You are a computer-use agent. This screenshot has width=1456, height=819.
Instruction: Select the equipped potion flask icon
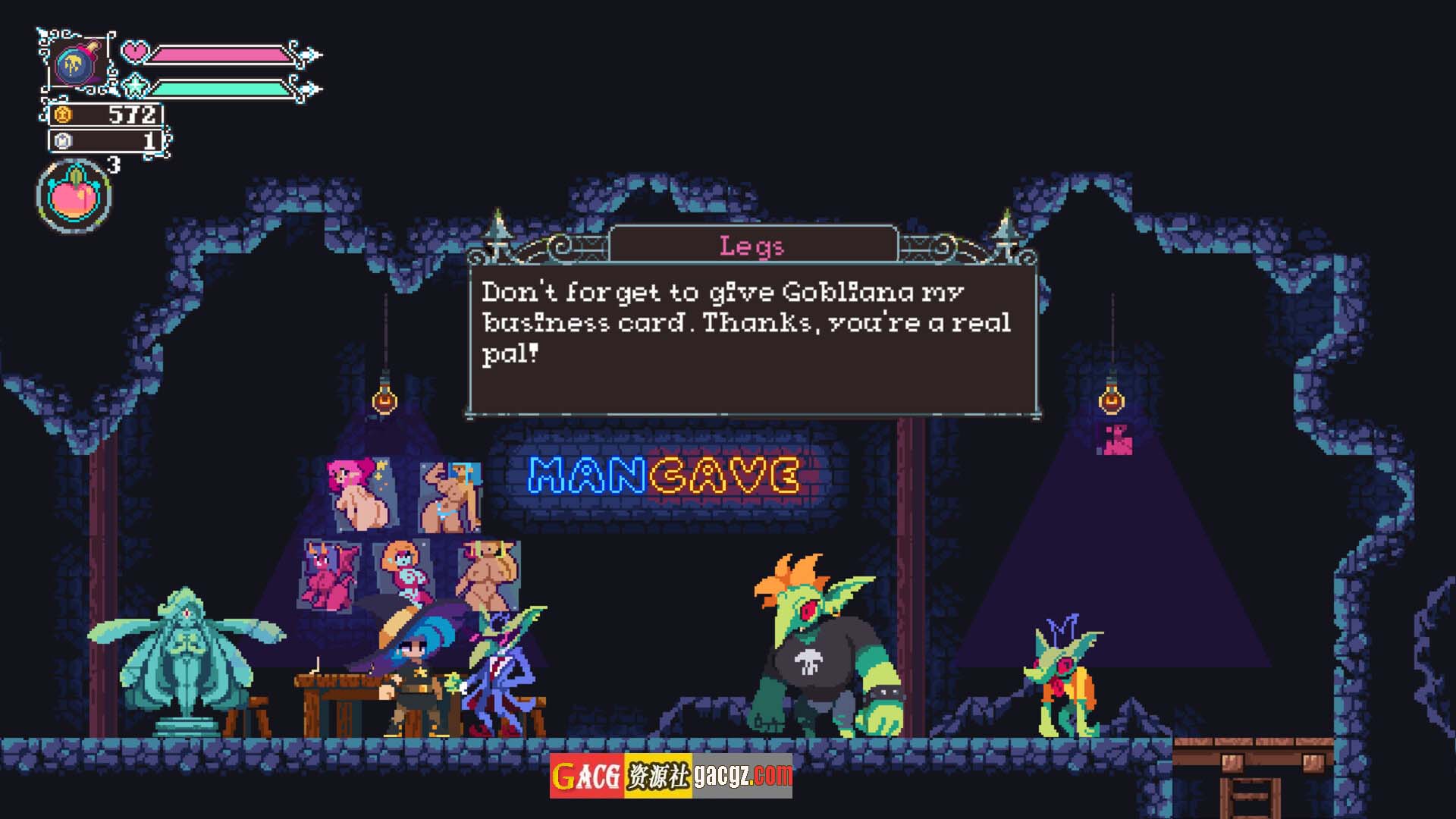point(76,63)
